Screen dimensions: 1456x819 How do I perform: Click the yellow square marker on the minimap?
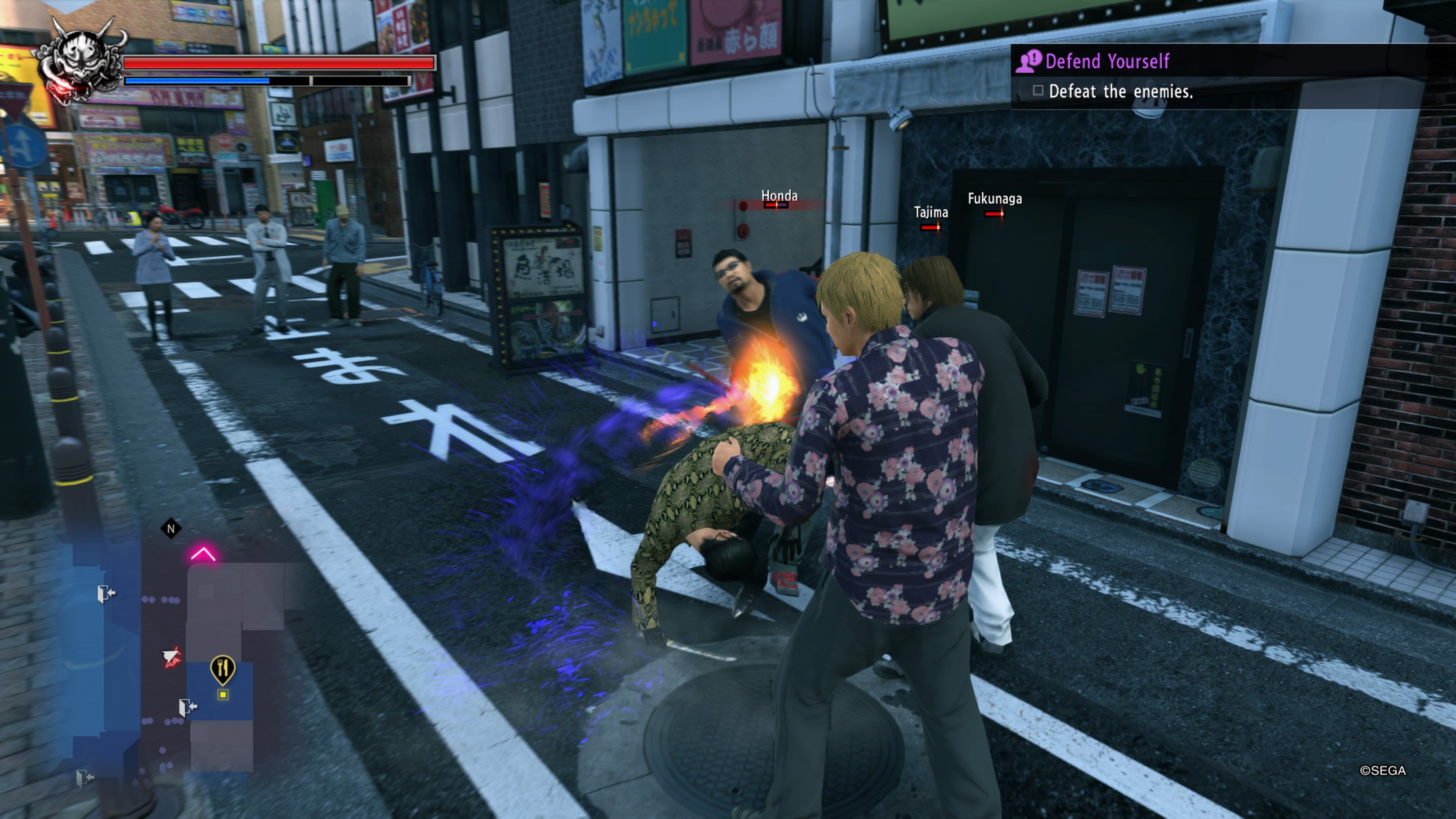point(223,695)
